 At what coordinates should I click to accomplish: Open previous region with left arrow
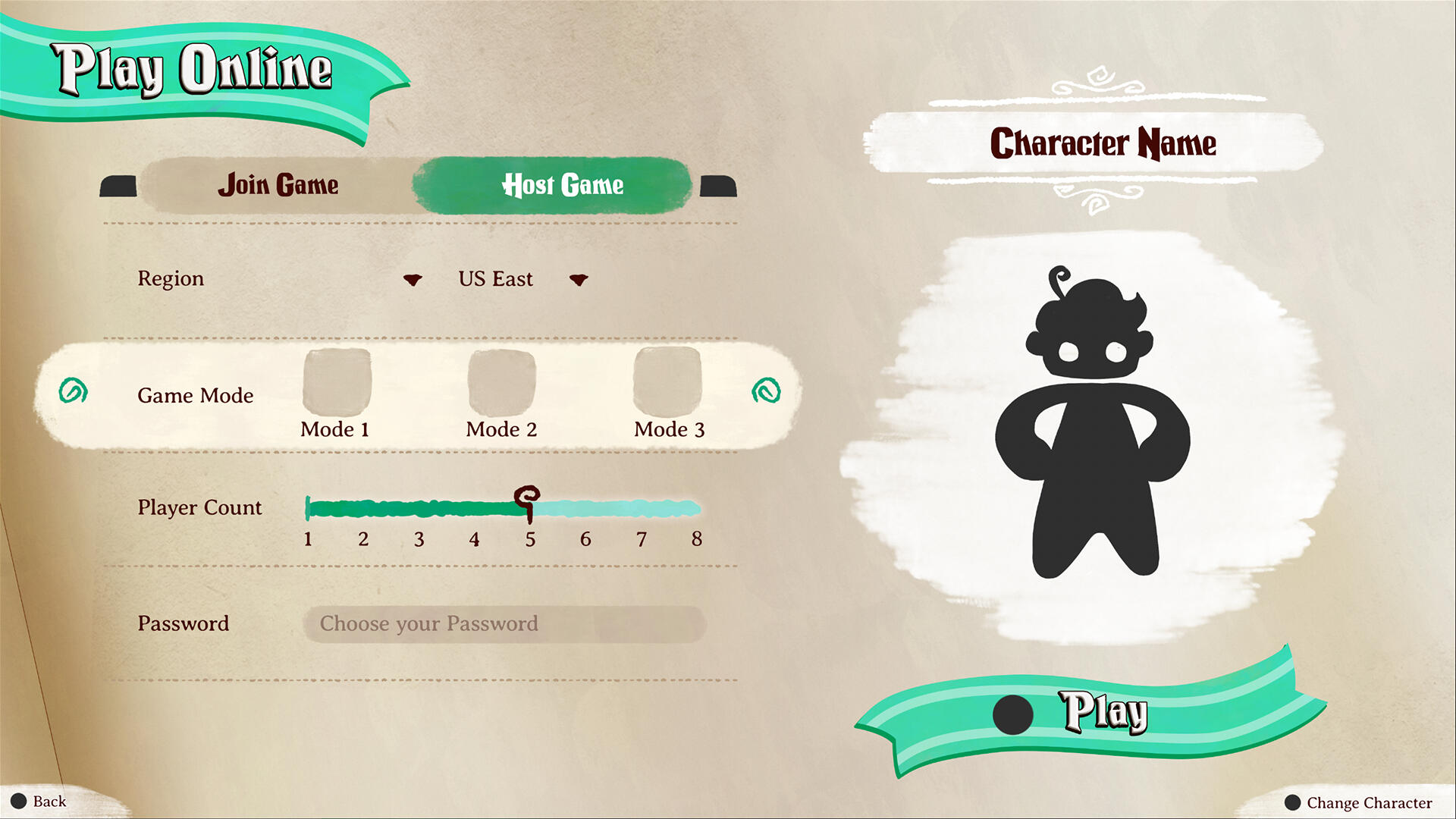(x=412, y=280)
